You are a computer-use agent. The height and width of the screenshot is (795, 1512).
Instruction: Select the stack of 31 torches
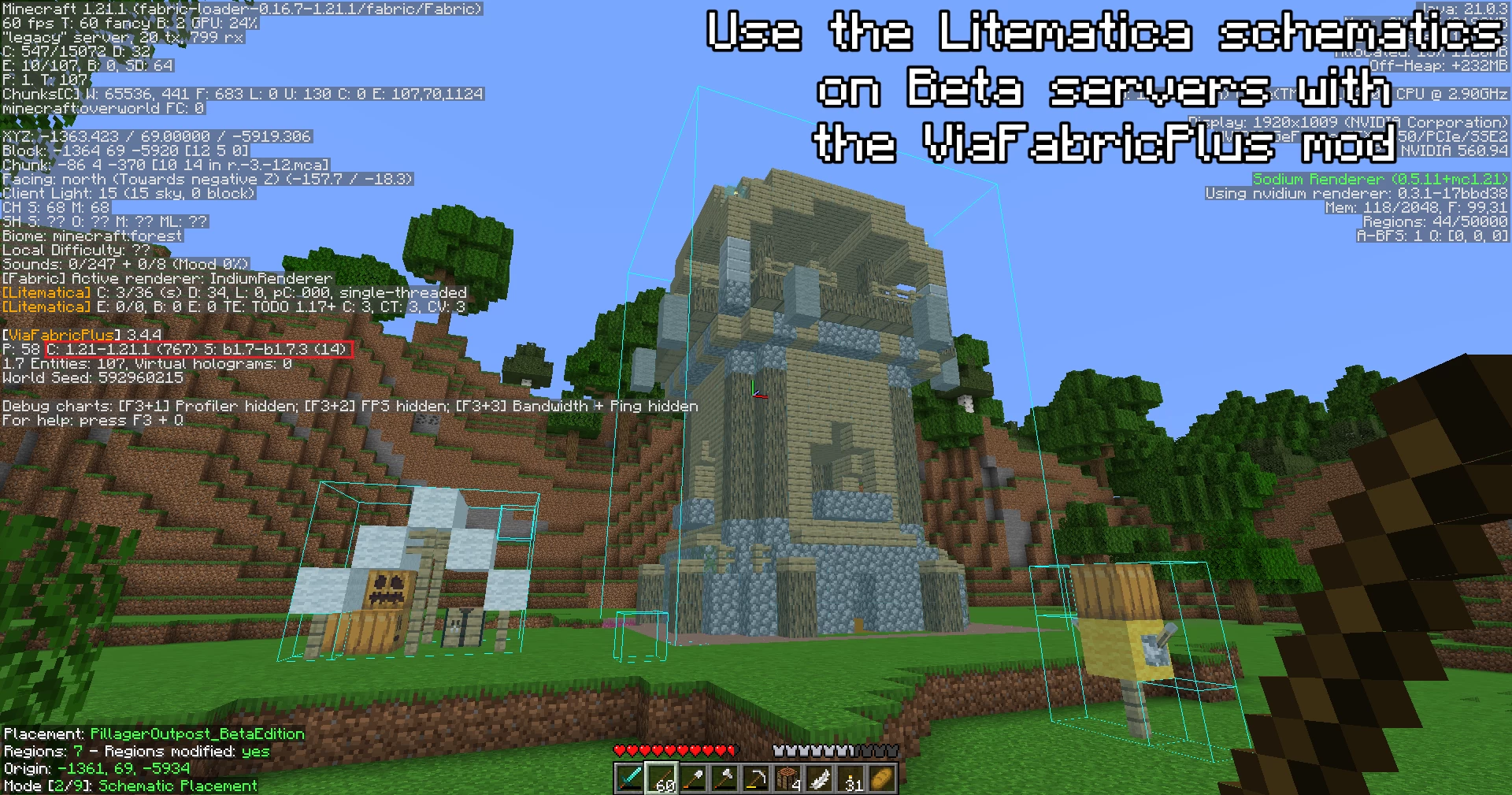pos(850,778)
